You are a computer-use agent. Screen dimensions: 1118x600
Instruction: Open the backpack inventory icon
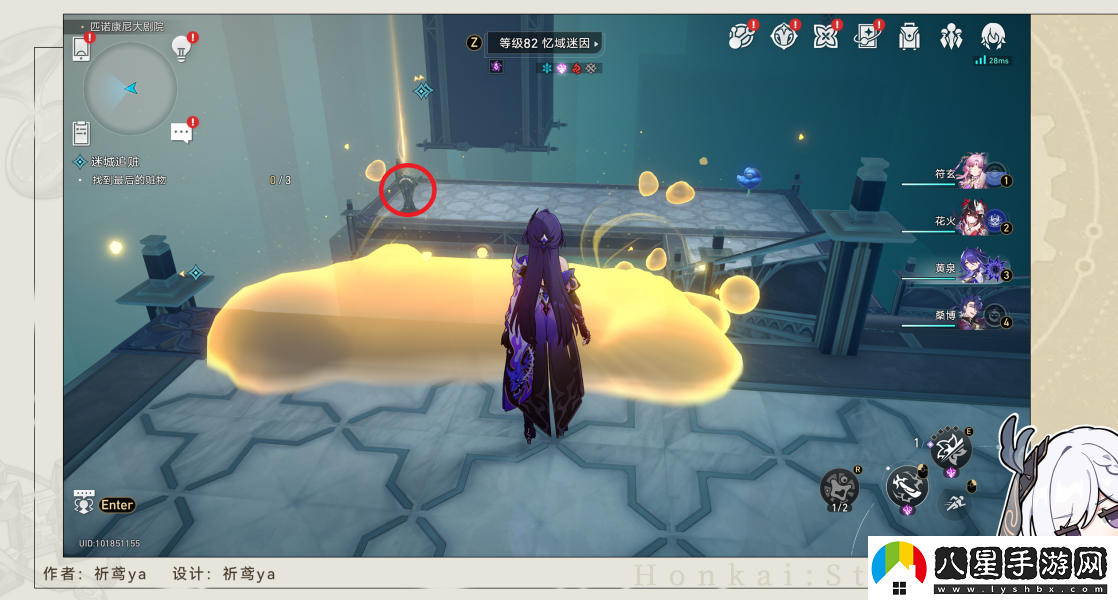[908, 37]
